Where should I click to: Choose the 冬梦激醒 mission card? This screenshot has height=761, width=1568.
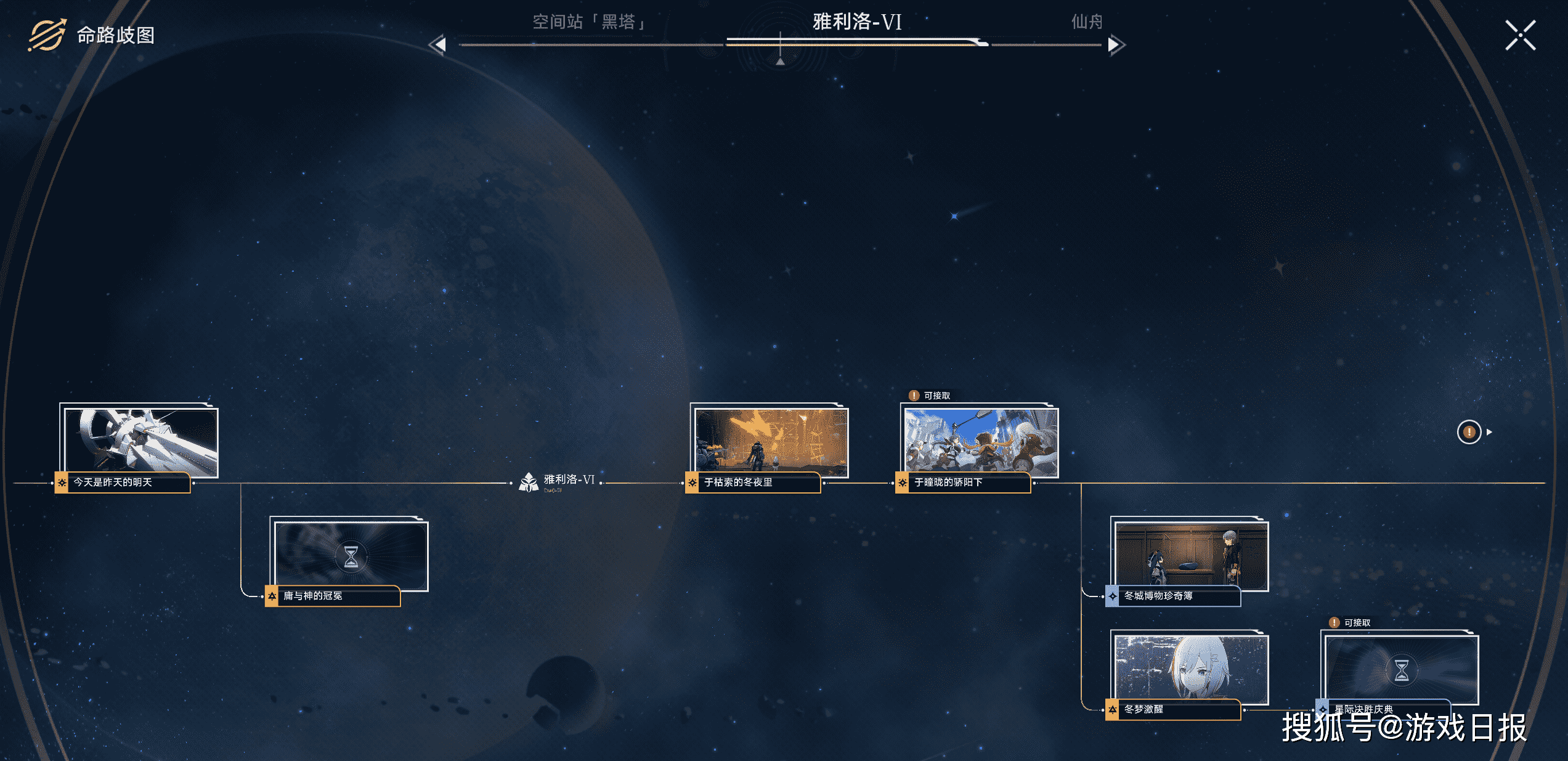[1190, 669]
